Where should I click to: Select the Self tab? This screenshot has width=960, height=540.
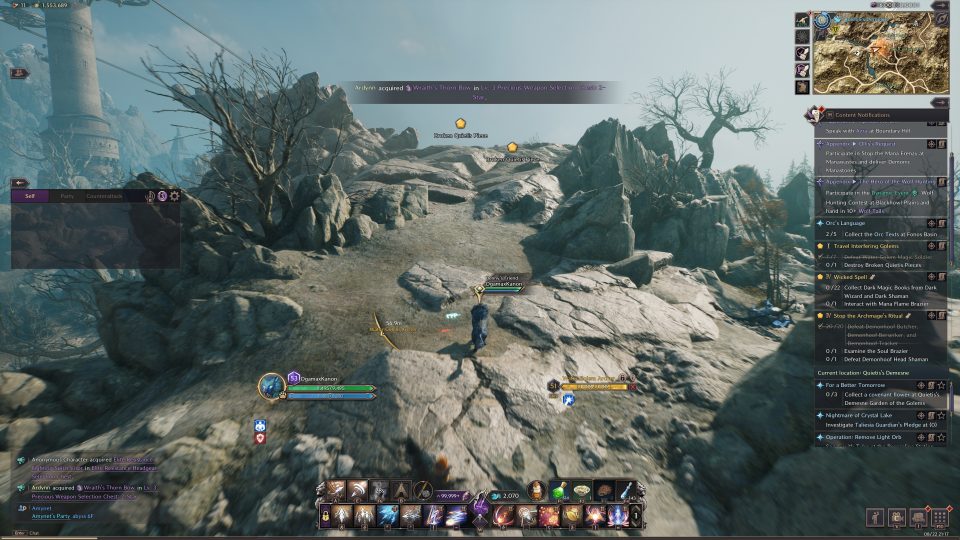(30, 196)
